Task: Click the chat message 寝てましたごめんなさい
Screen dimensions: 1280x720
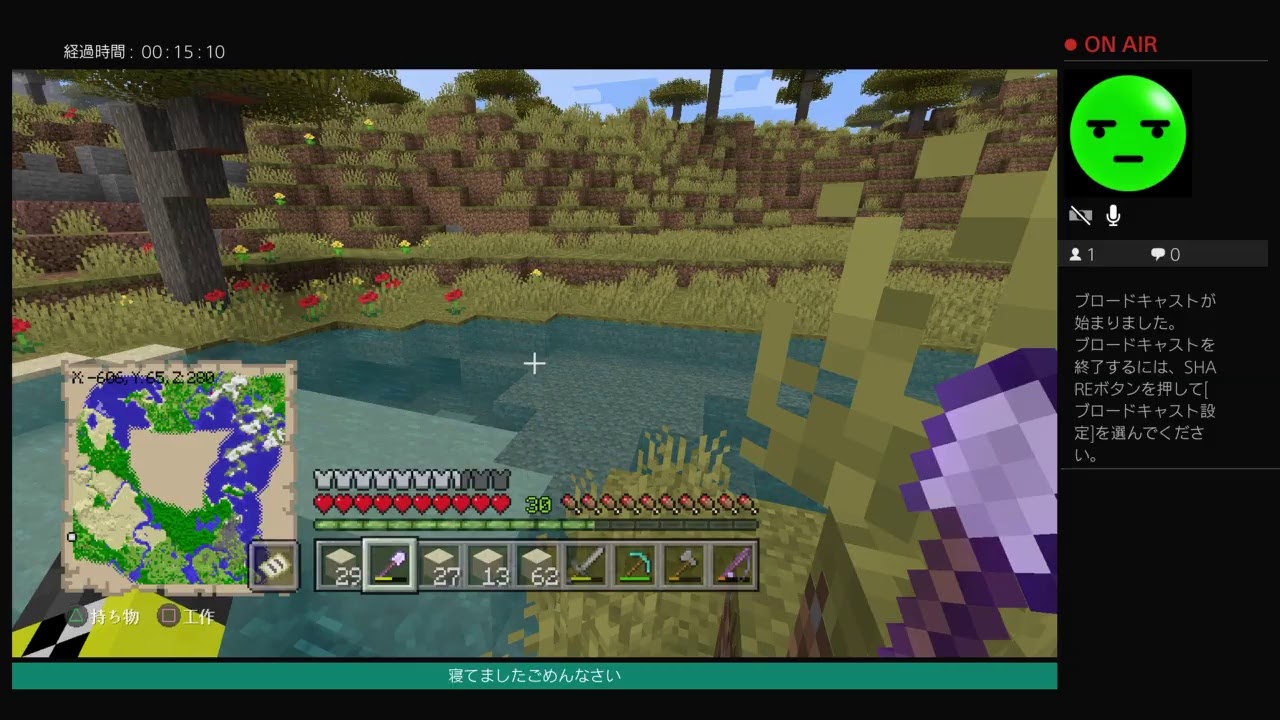Action: point(534,676)
